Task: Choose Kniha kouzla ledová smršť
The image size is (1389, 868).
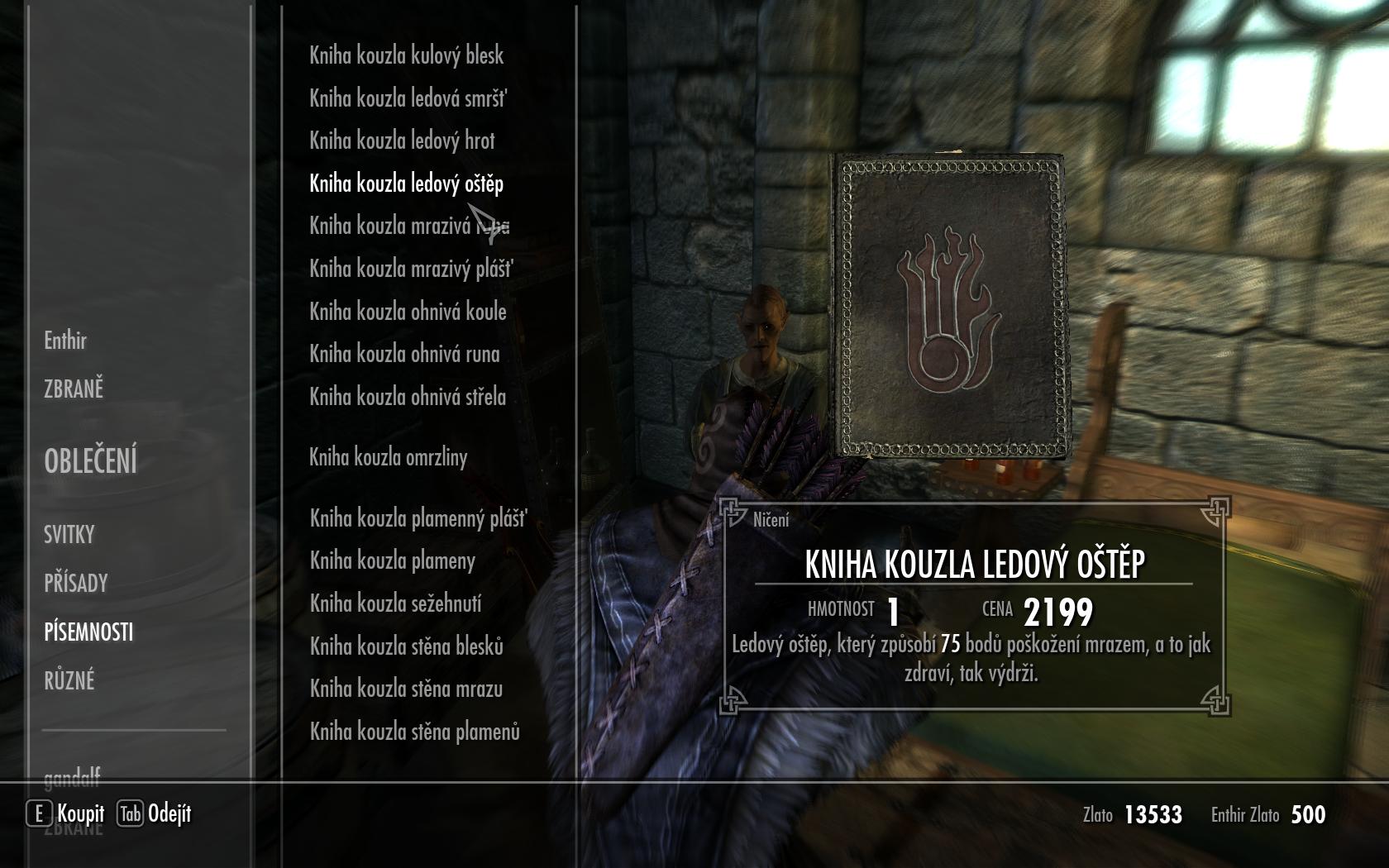Action: [408, 98]
